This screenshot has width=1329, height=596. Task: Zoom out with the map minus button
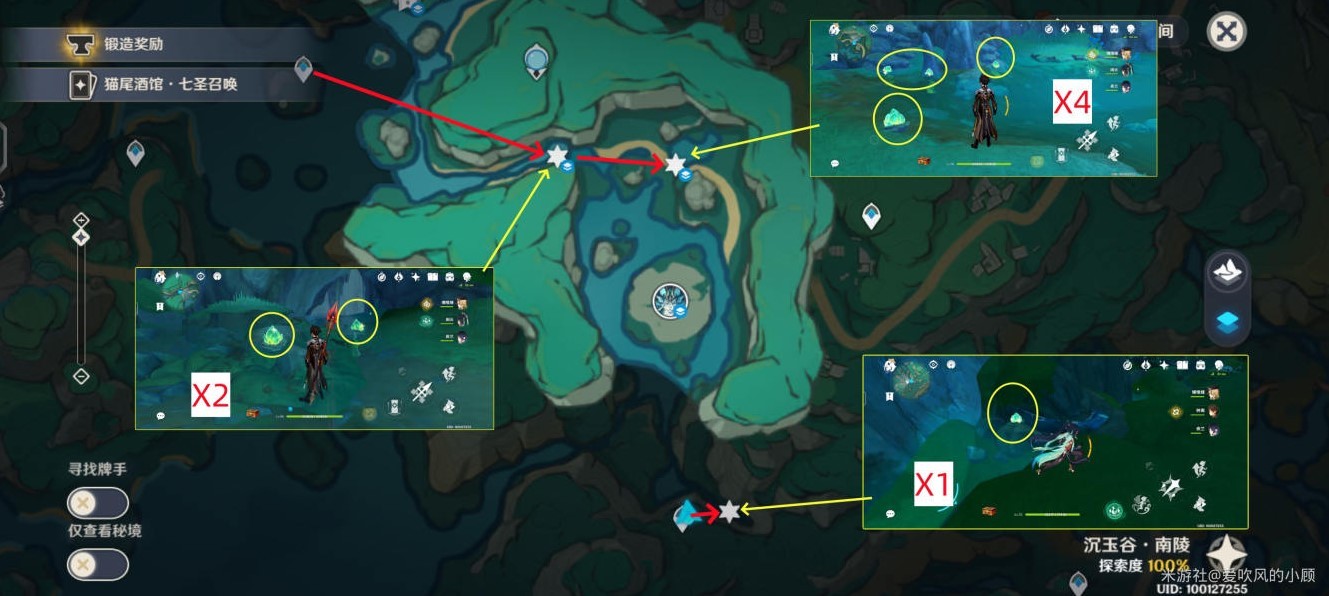click(x=82, y=376)
